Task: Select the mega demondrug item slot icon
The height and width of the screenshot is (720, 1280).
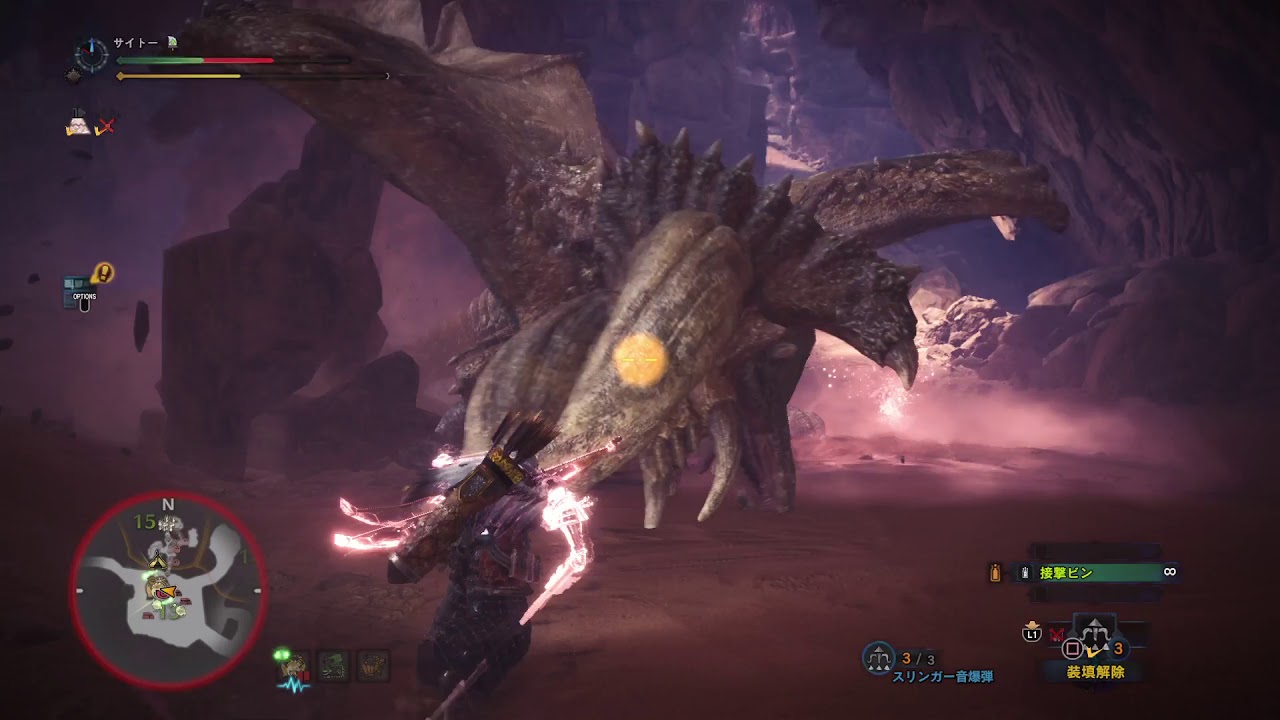Action: tap(374, 665)
